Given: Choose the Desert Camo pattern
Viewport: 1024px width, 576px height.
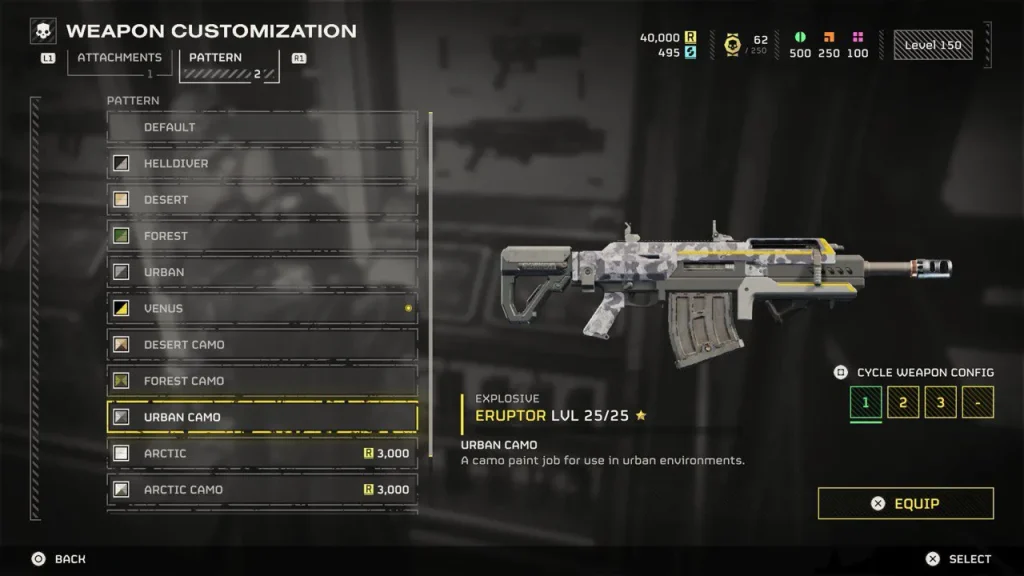Looking at the screenshot, I should (x=262, y=345).
